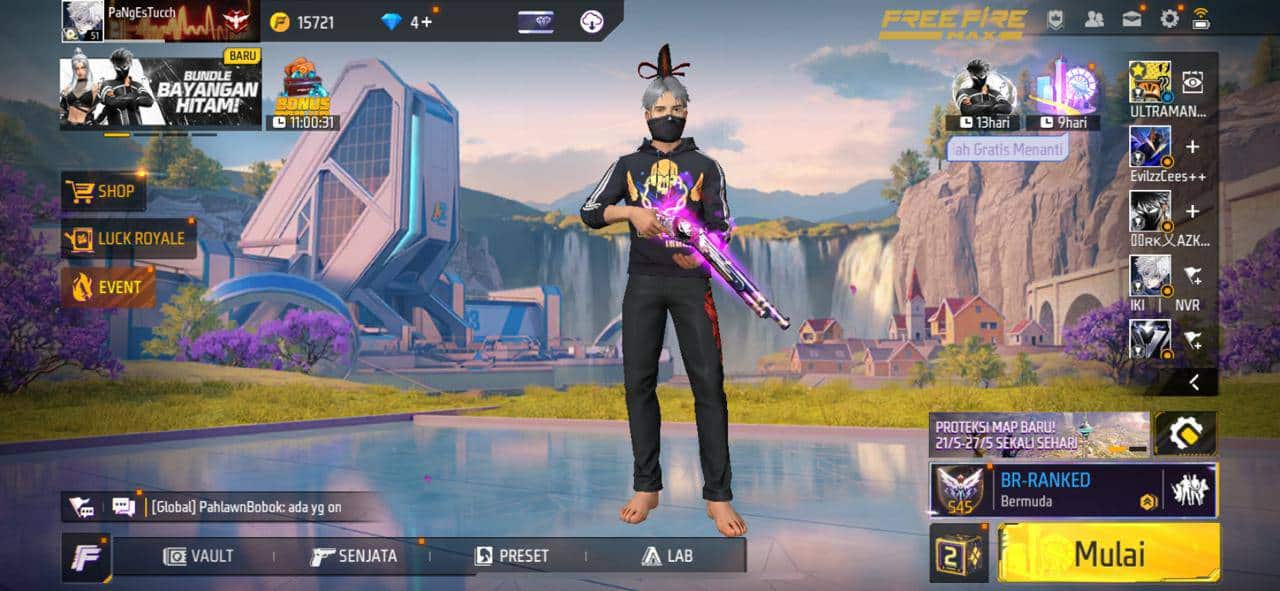Open the Event menu

(x=108, y=288)
